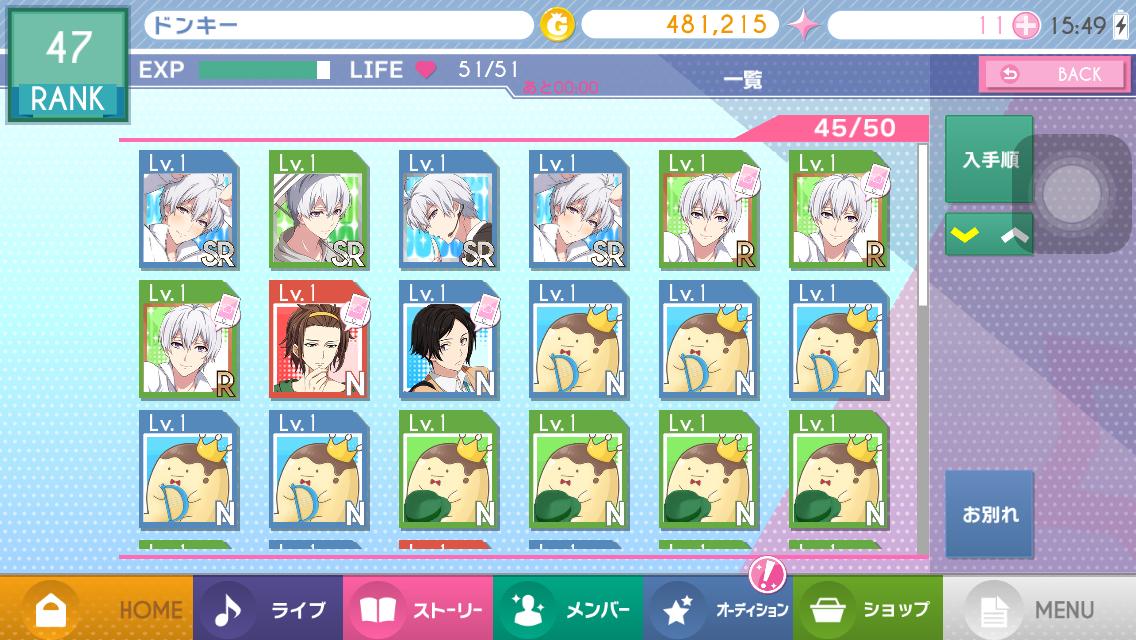This screenshot has height=640, width=1136.
Task: Select the green R card in second row
Action: tap(189, 340)
